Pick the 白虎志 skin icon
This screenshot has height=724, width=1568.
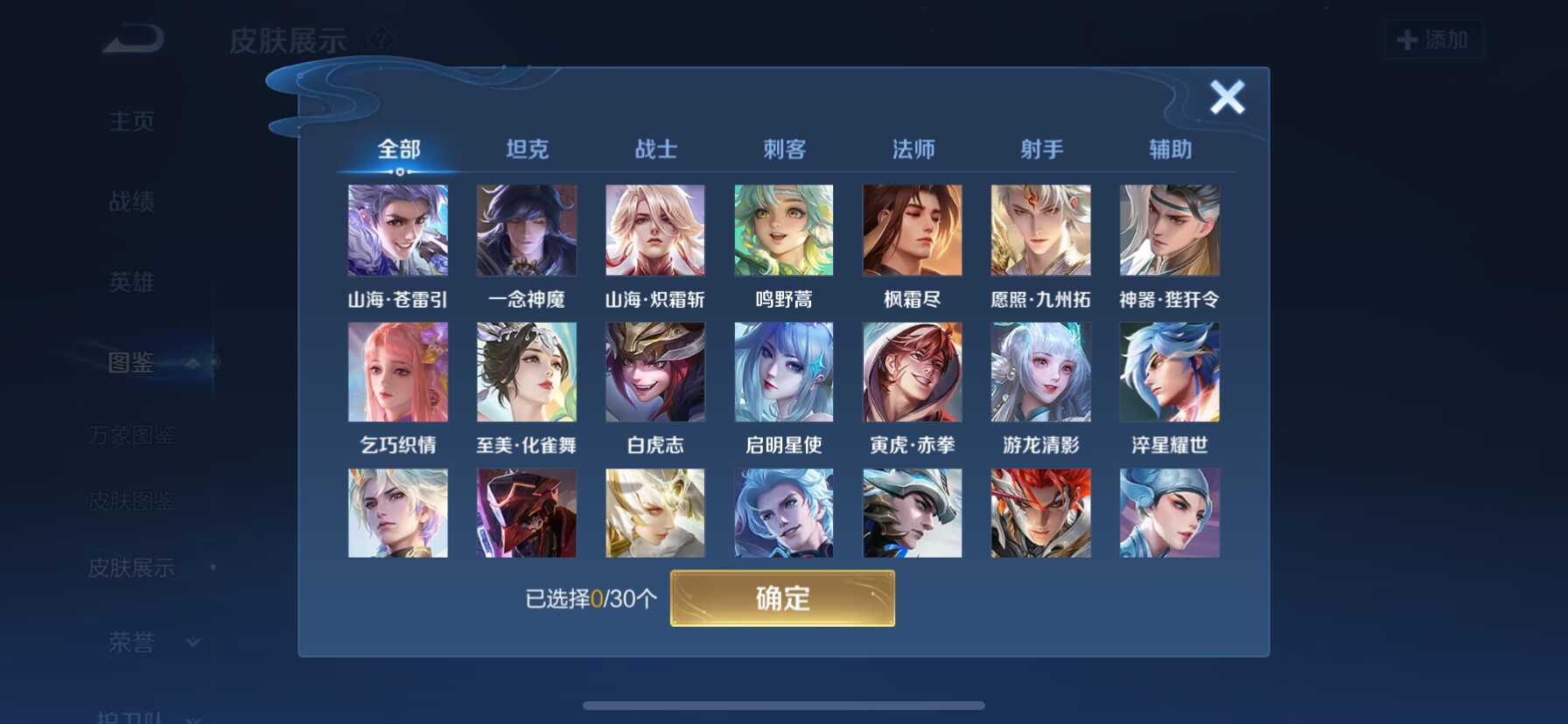point(654,372)
